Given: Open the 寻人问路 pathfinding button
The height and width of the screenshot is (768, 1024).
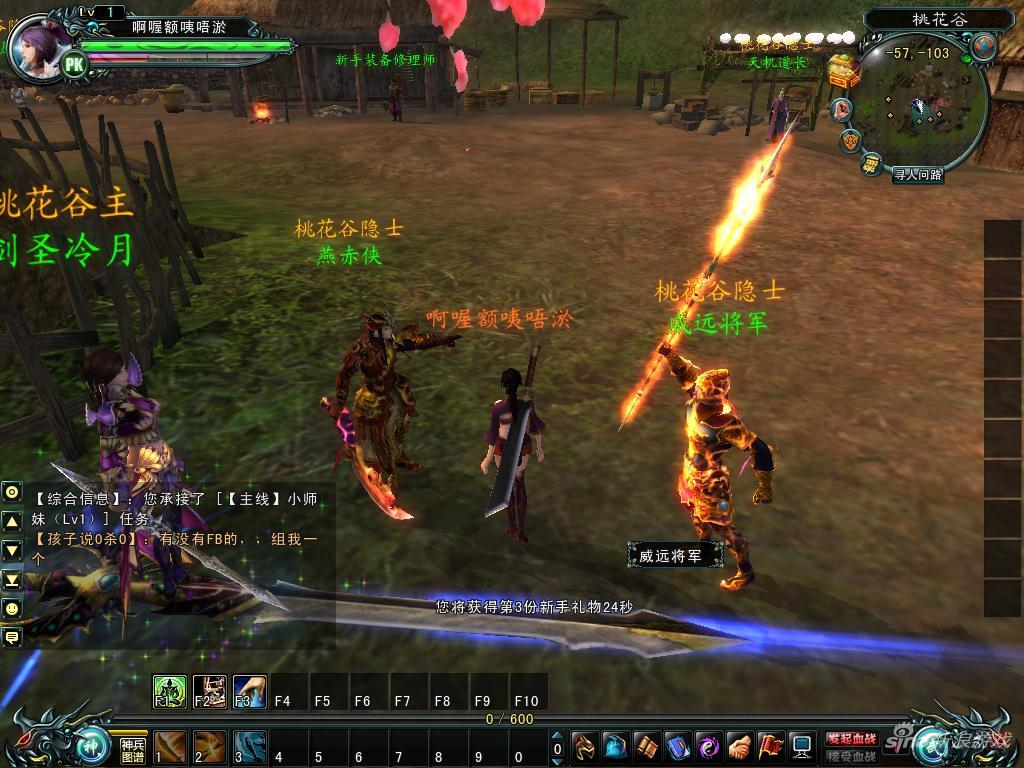Looking at the screenshot, I should click(918, 174).
